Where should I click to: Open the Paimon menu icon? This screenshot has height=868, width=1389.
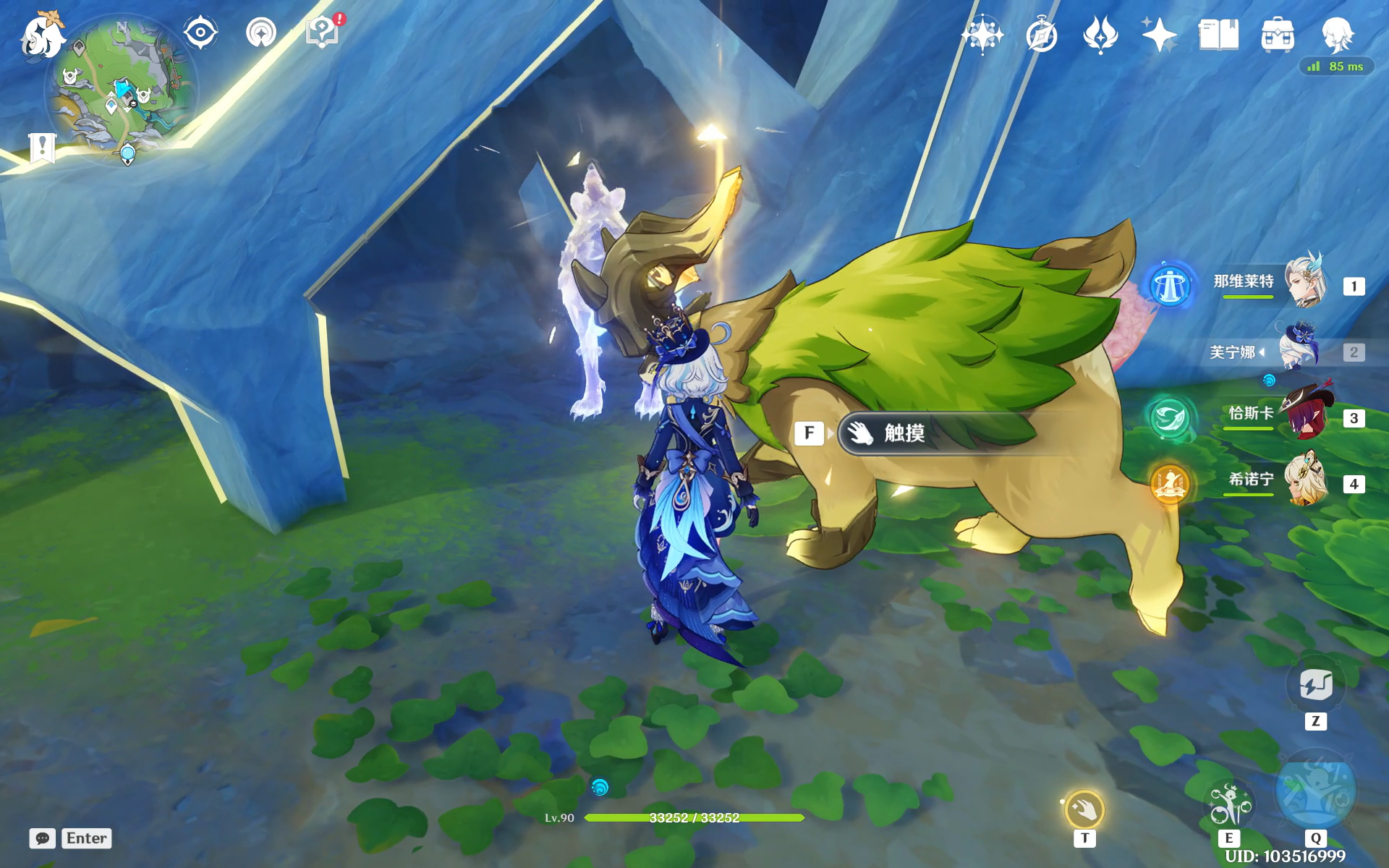click(x=42, y=36)
